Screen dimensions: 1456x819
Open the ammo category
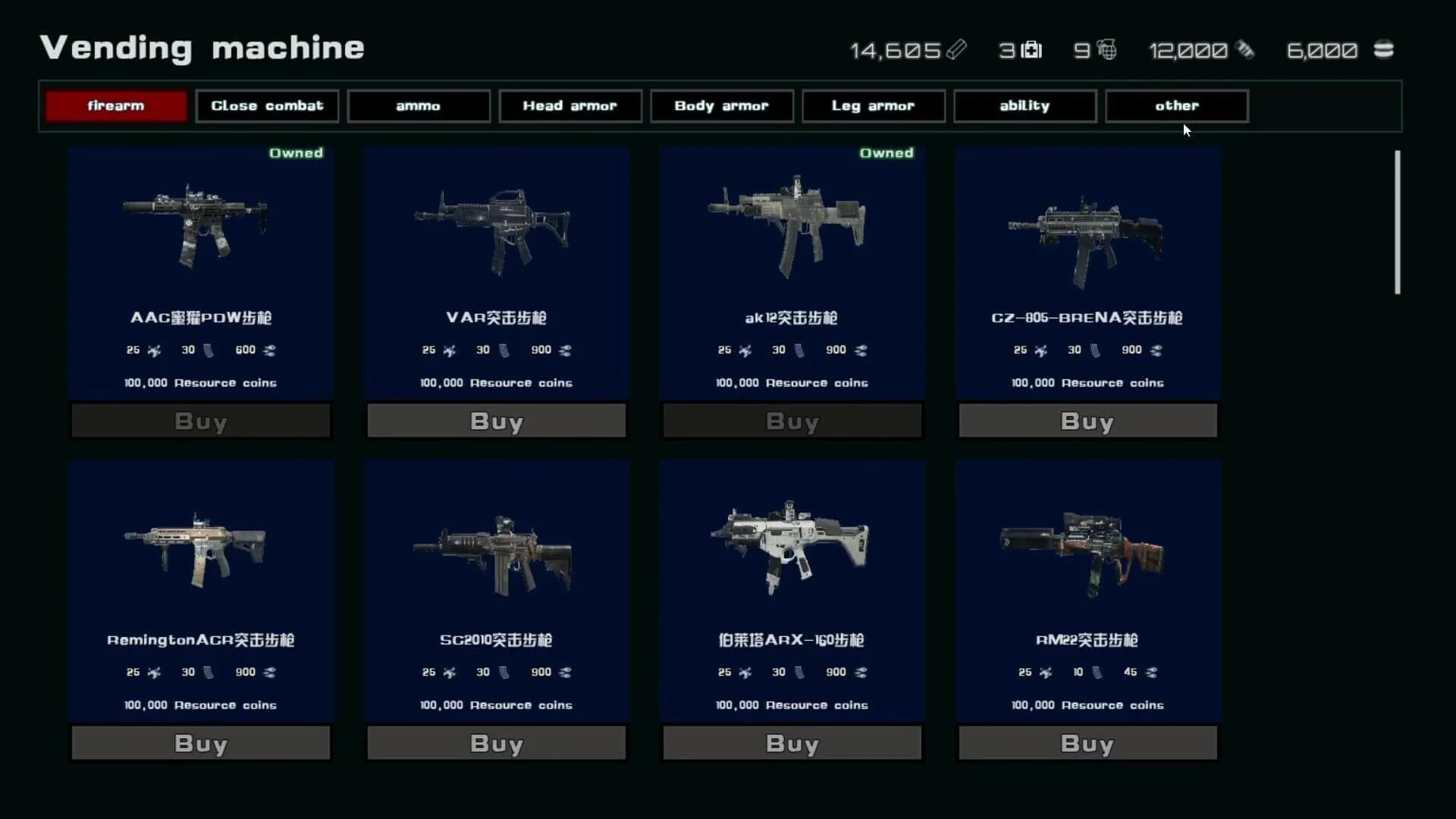tap(418, 105)
